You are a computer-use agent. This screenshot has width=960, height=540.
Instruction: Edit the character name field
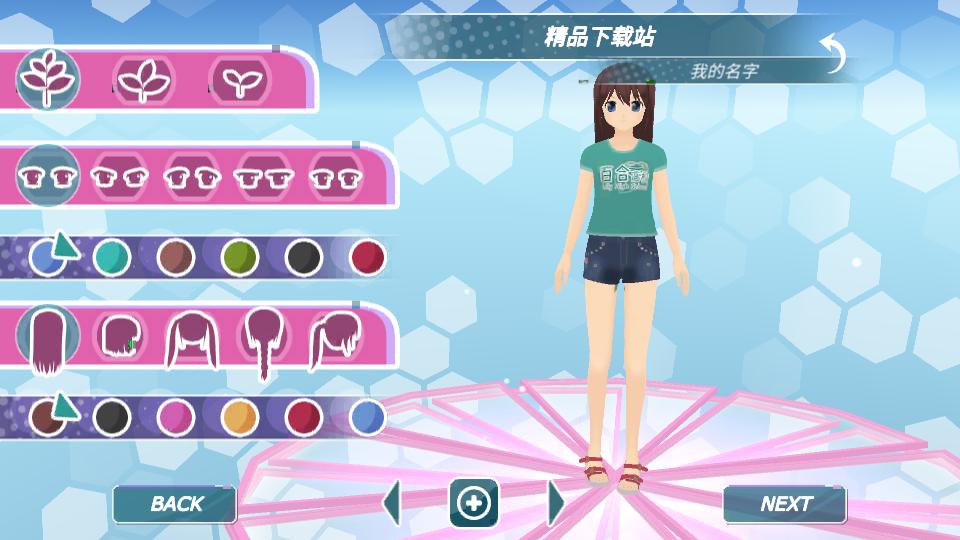coord(724,72)
